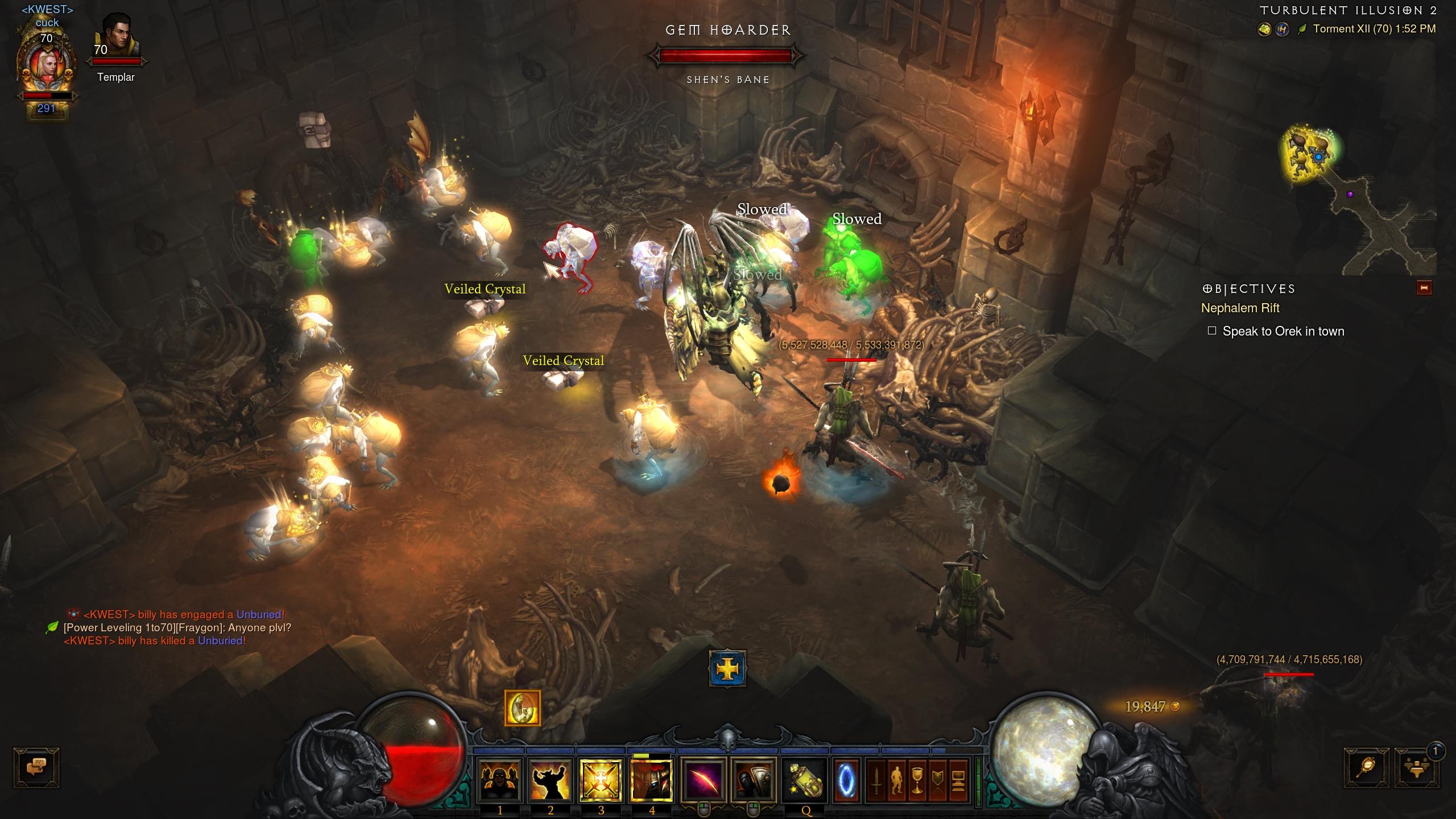Open the chevron banner menu button
This screenshot has height=819, width=1456.
tap(938, 780)
